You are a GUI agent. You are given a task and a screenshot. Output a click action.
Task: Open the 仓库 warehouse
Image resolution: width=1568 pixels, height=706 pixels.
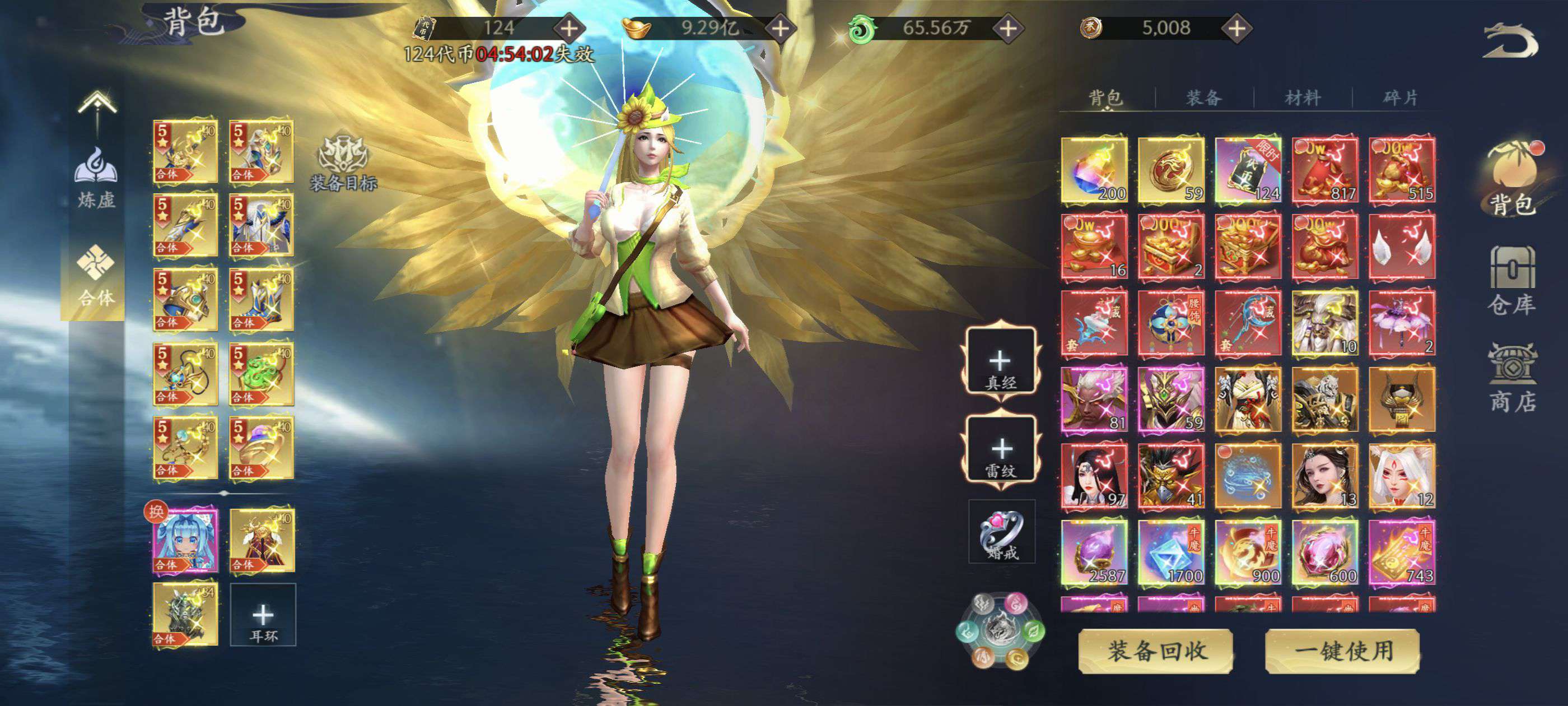coord(1512,281)
